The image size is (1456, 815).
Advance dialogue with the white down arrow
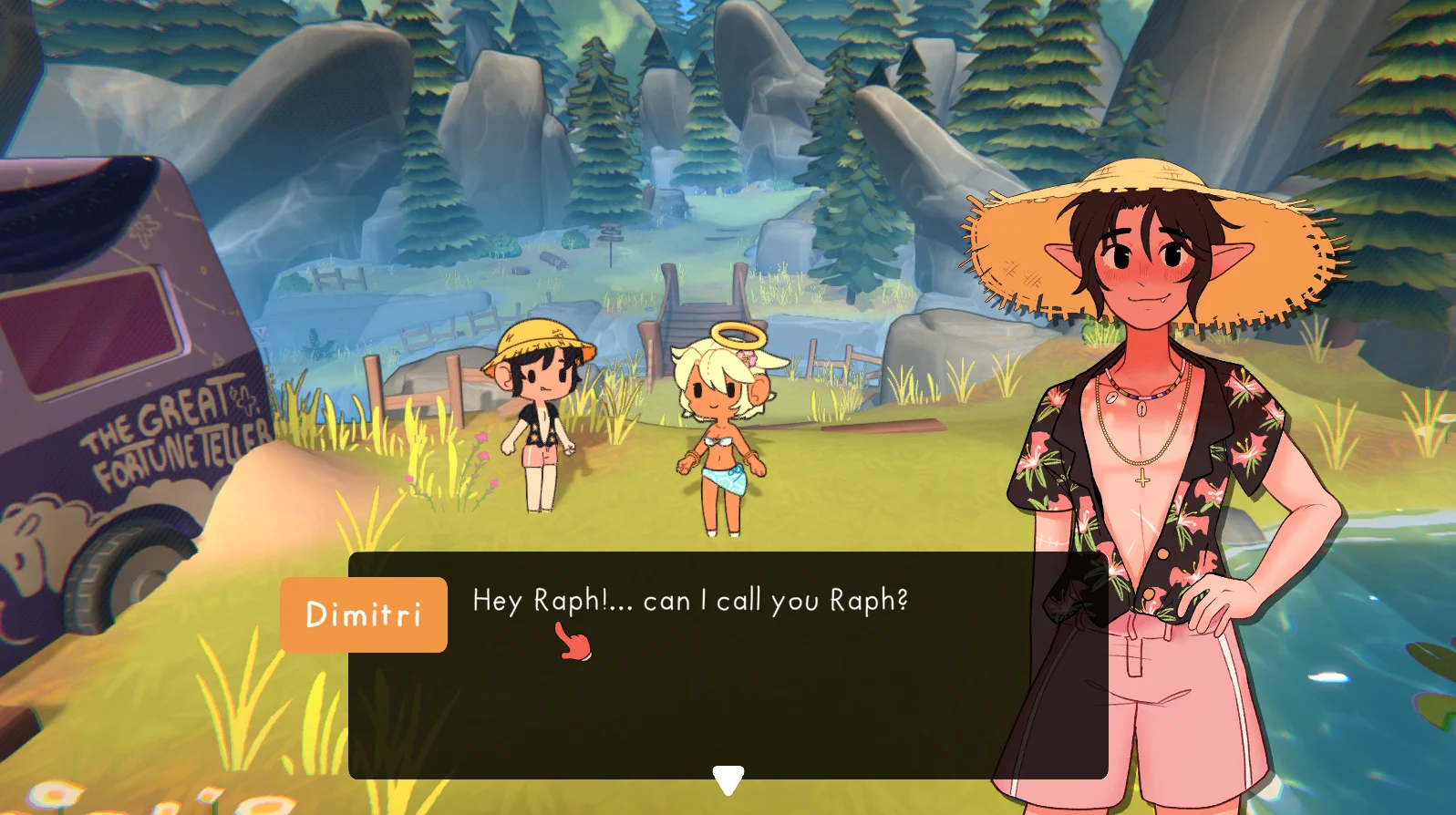[728, 779]
